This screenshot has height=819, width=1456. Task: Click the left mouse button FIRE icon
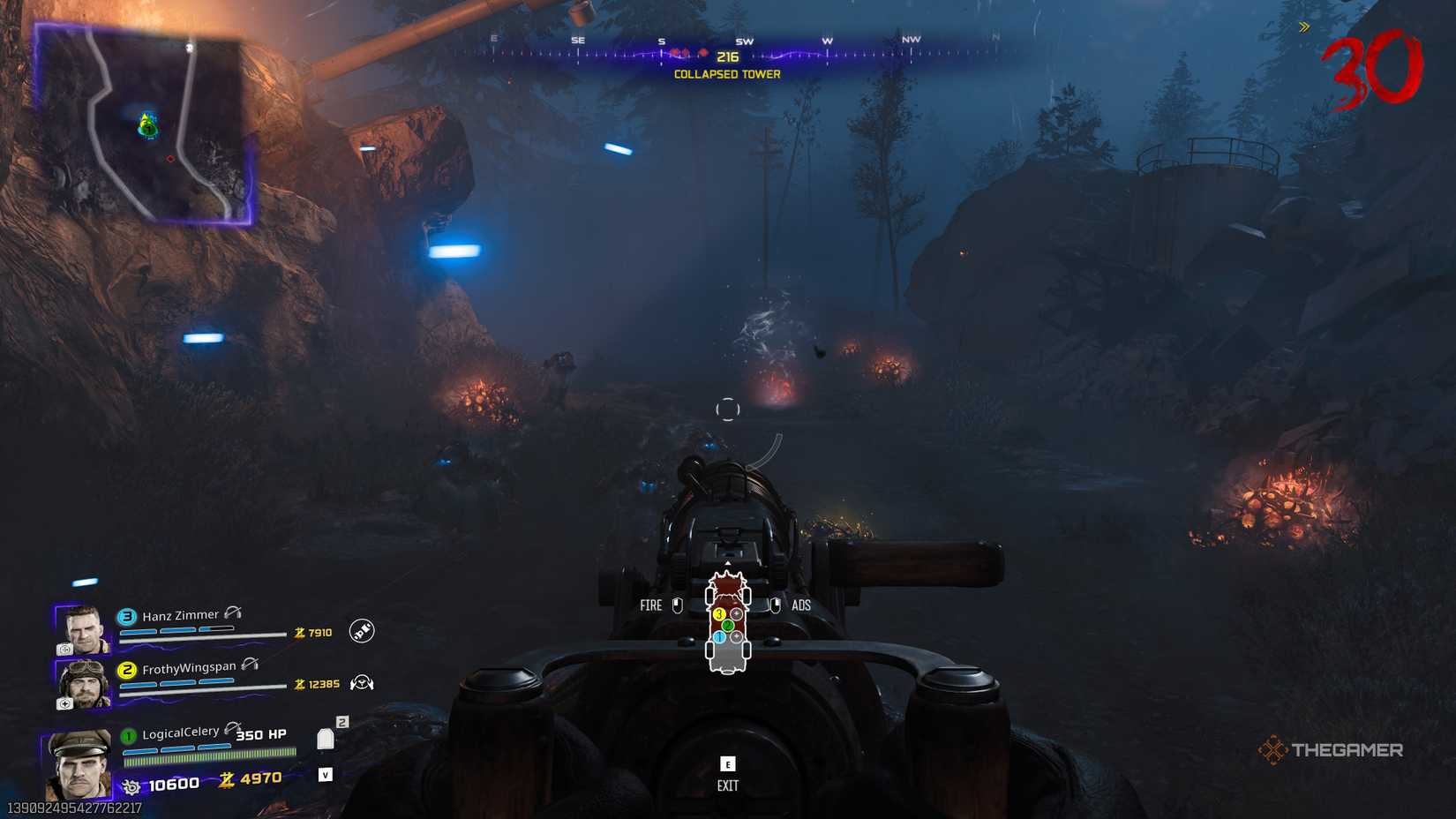tap(677, 605)
